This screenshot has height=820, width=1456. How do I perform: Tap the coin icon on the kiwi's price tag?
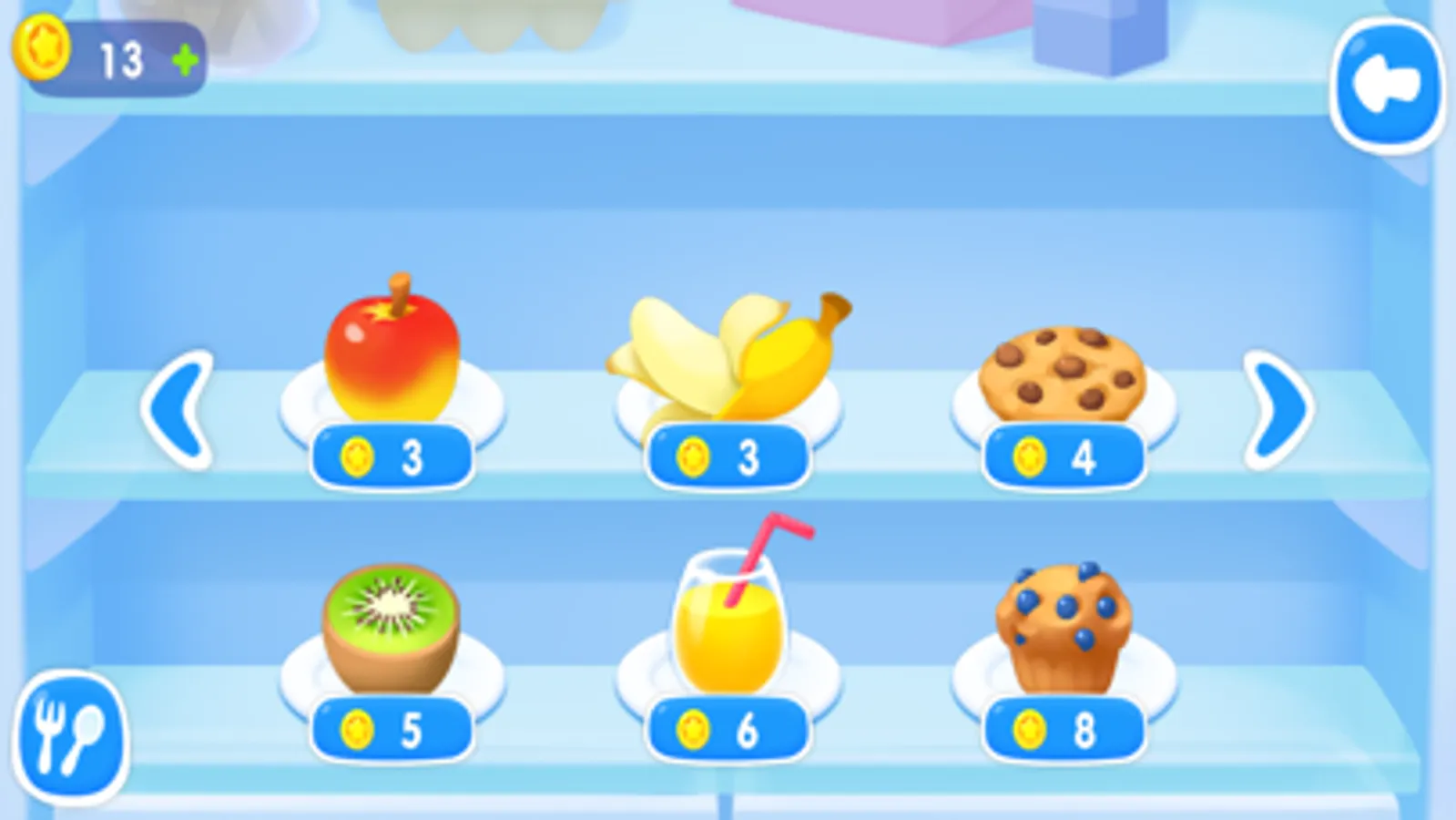point(355,728)
